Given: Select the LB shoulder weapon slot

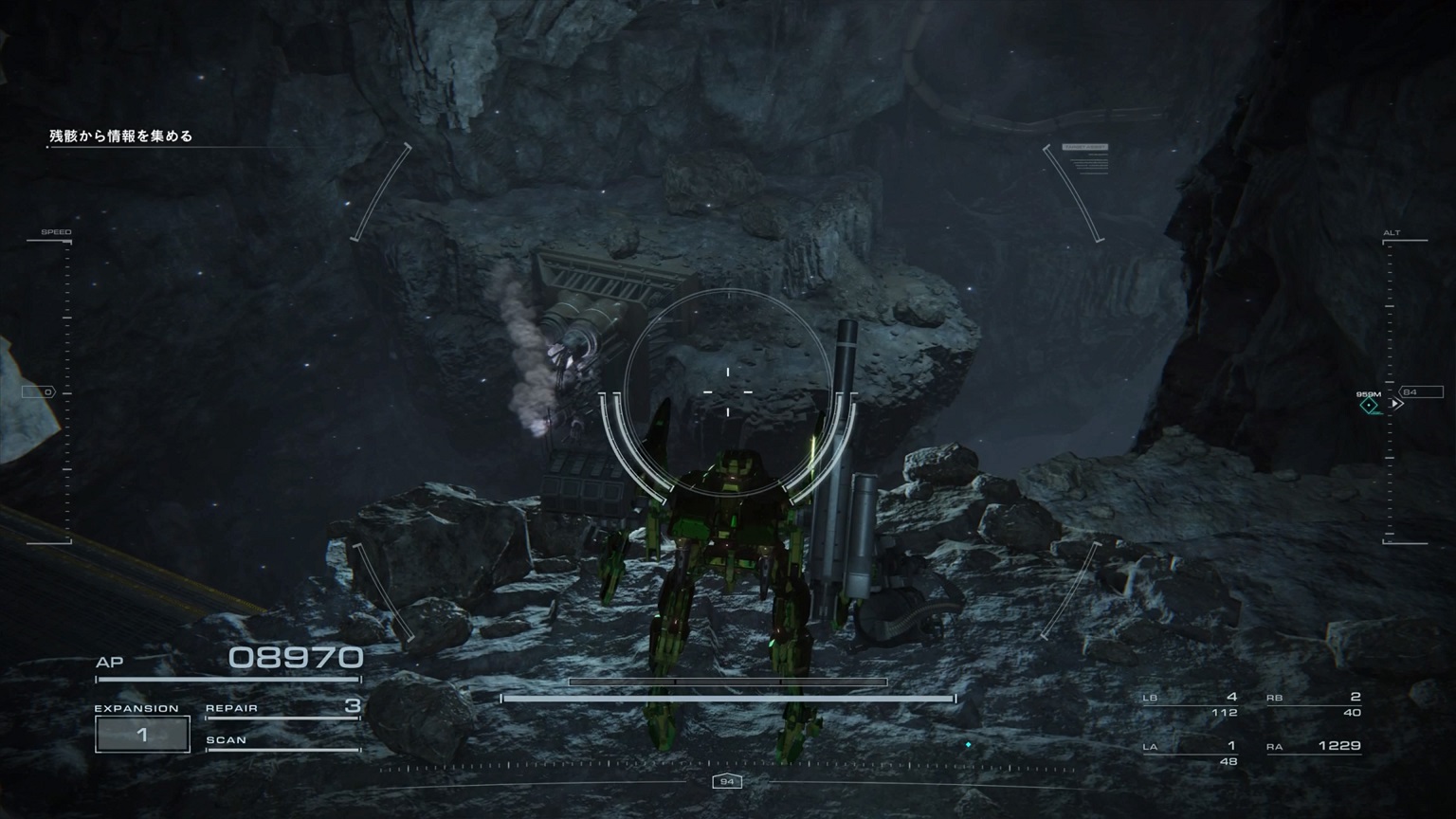Looking at the screenshot, I should pyautogui.click(x=1191, y=703).
